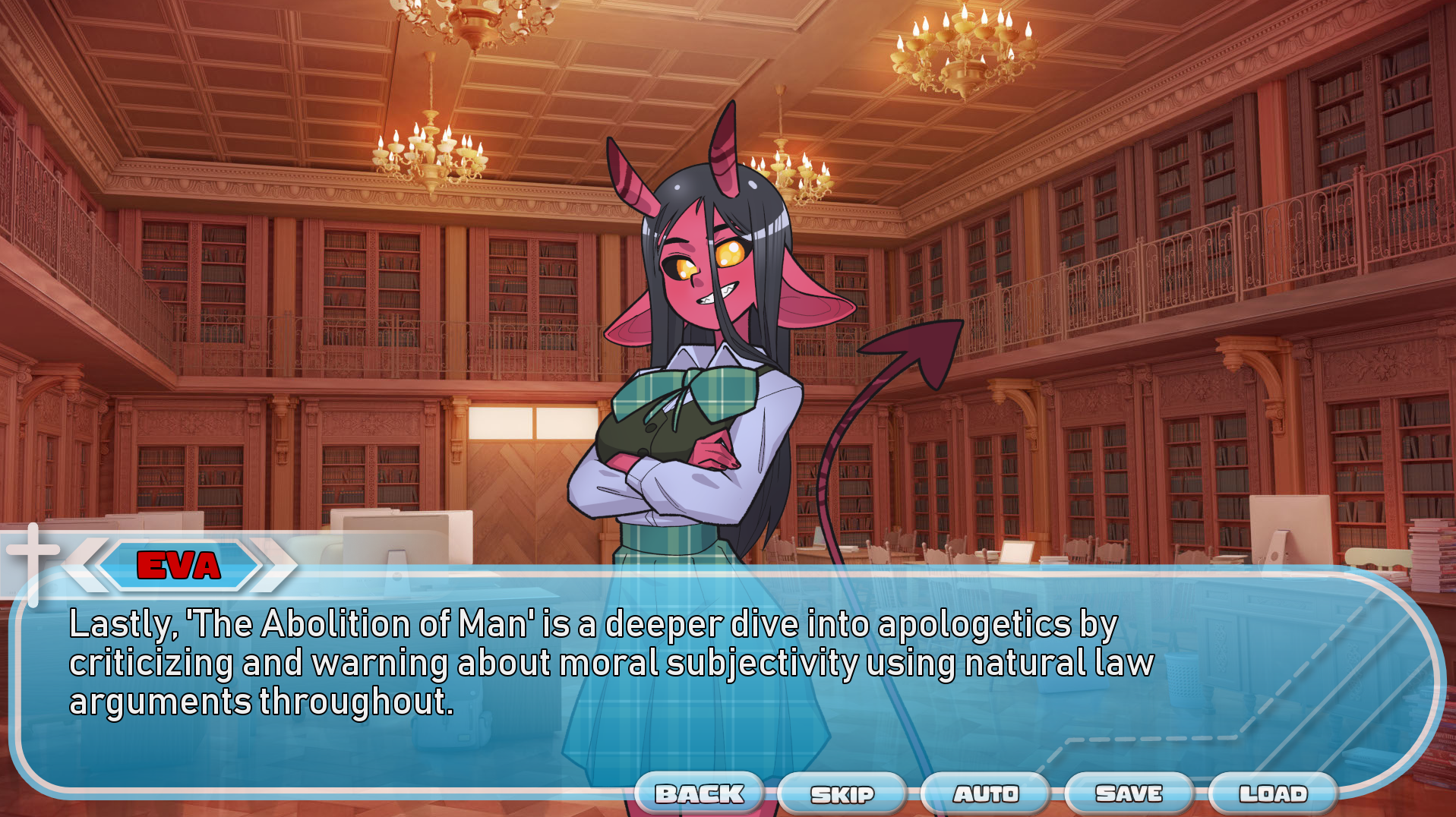
Task: Advance Eva's dialogue text box
Action: coord(608,683)
